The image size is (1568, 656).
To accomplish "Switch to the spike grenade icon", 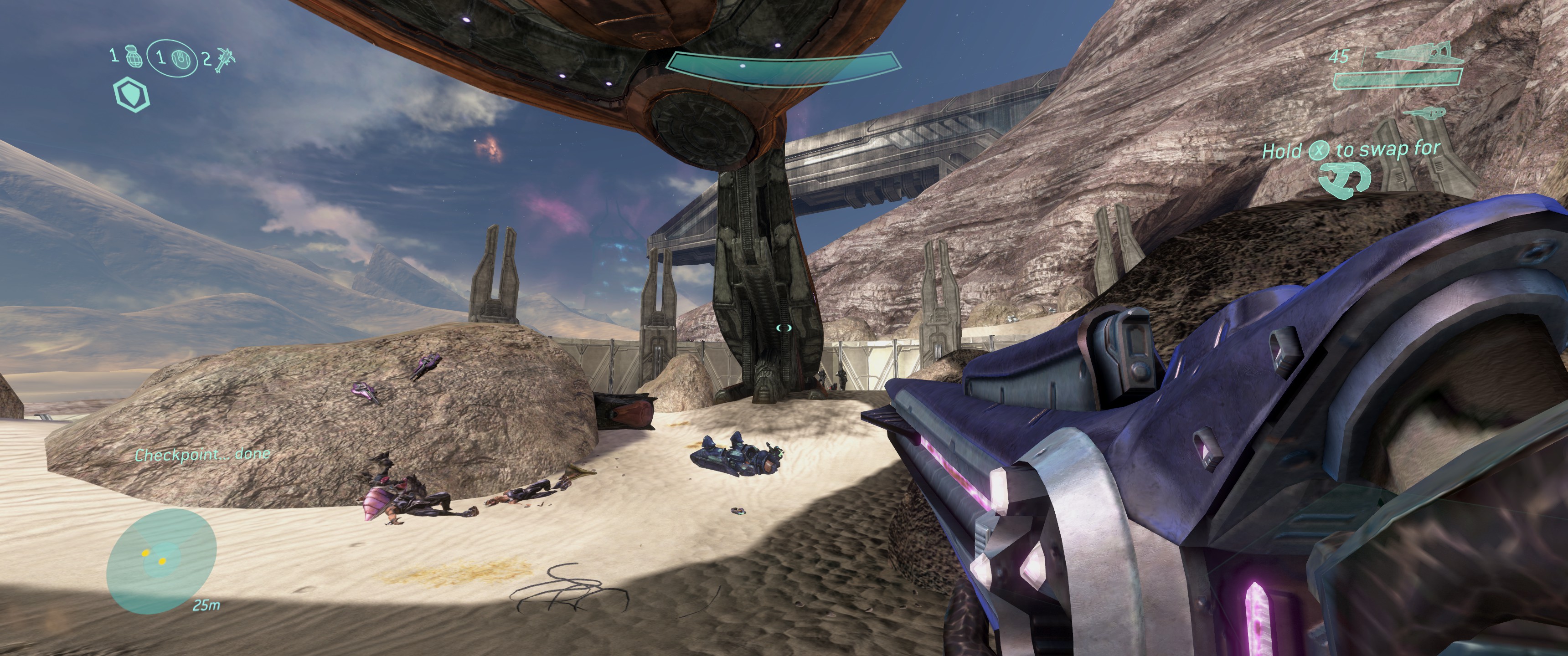I will (223, 58).
